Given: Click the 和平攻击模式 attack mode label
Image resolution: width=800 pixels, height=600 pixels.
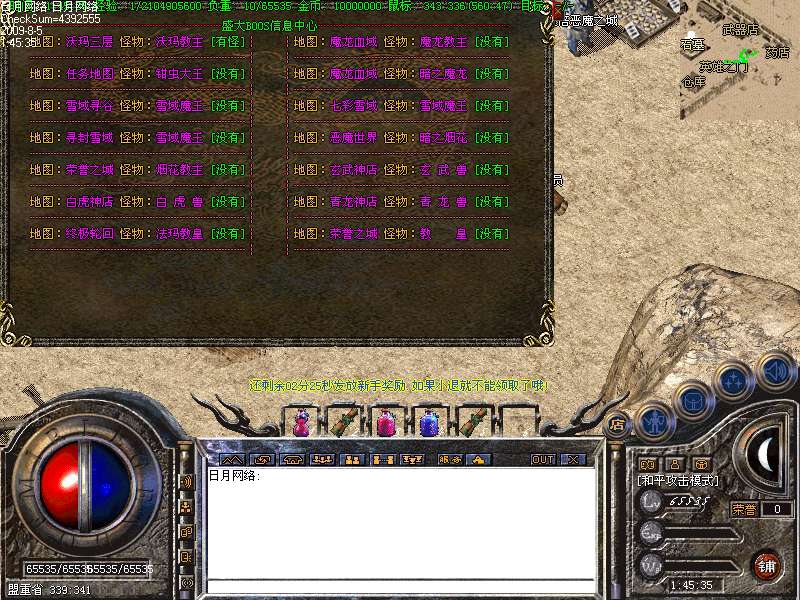Looking at the screenshot, I should [678, 481].
